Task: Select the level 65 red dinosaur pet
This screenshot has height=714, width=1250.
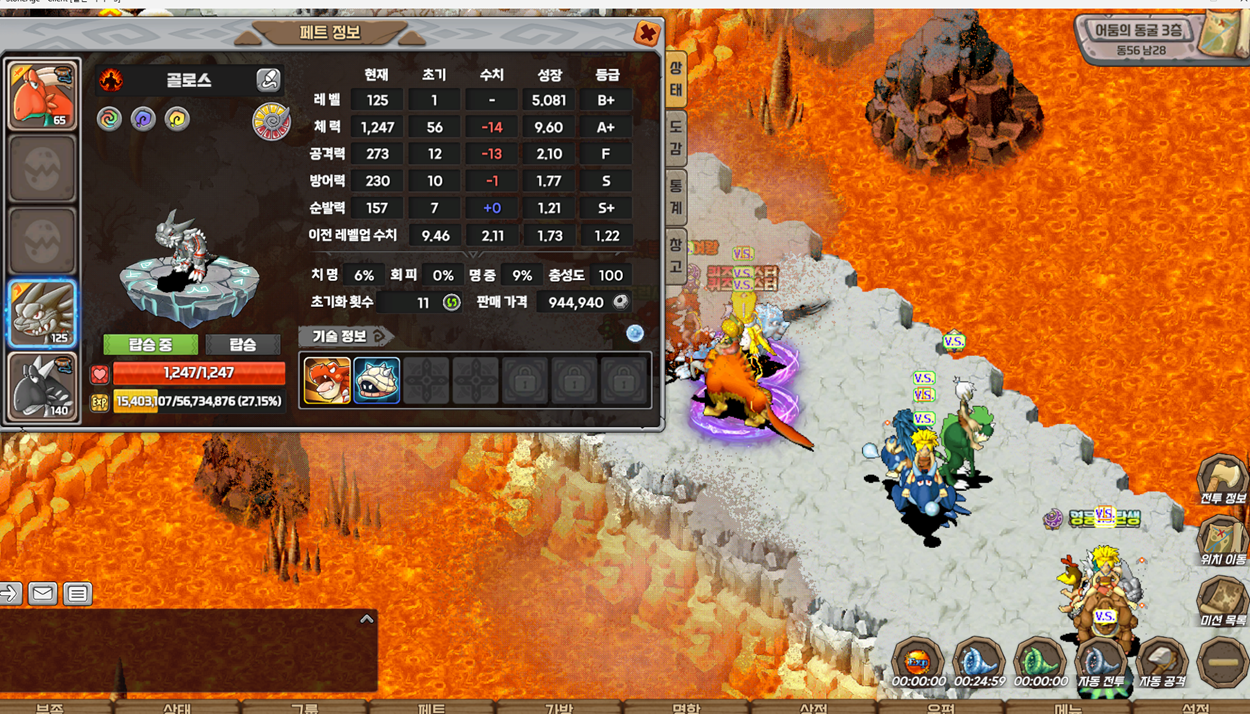Action: pos(42,96)
